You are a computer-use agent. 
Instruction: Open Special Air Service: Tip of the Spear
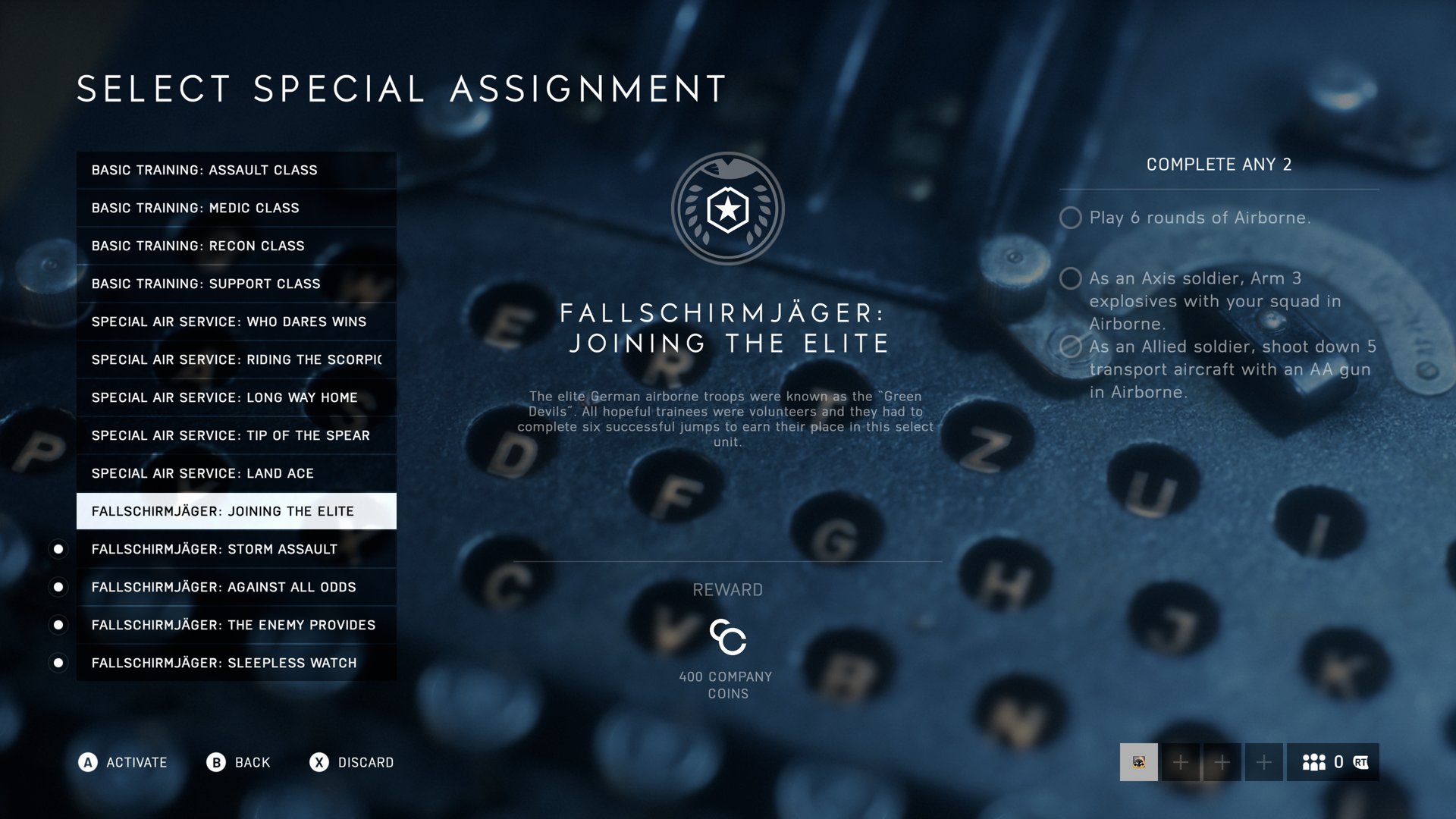tap(236, 435)
